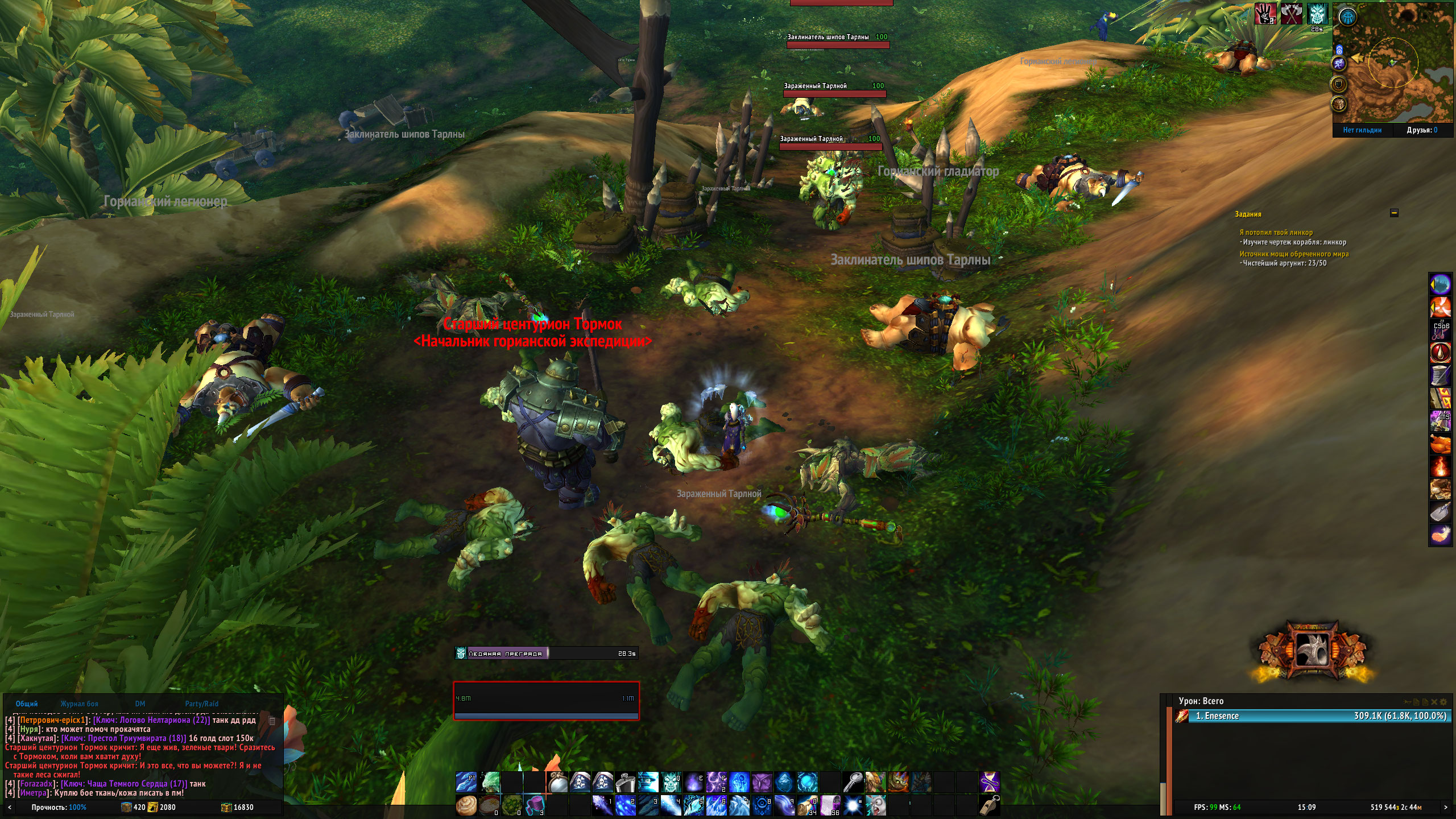Open the Журнал боя combat log tab
The height and width of the screenshot is (819, 1456).
pos(79,704)
